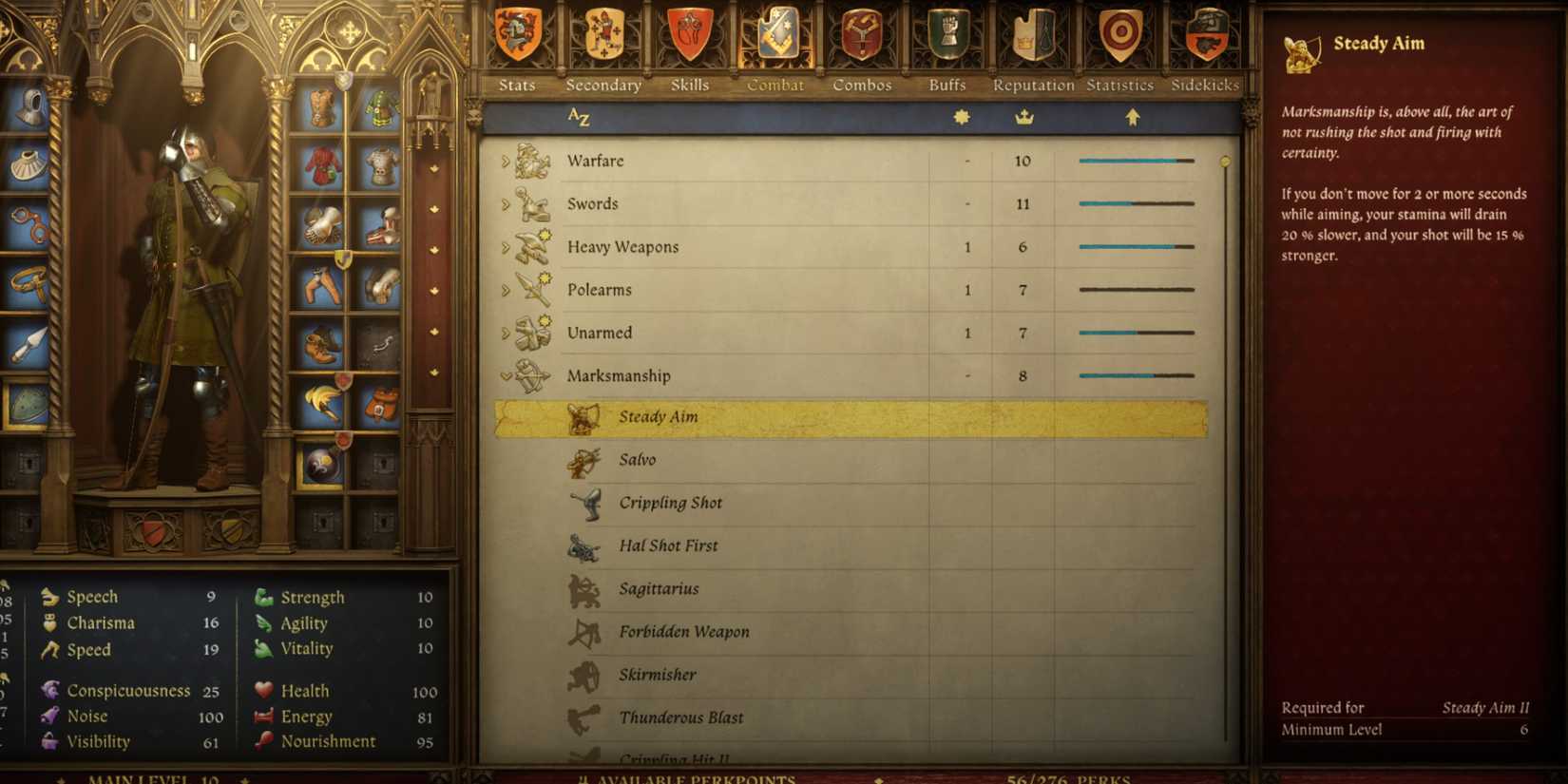
Task: Expand the Swords skill category
Action: (x=505, y=203)
